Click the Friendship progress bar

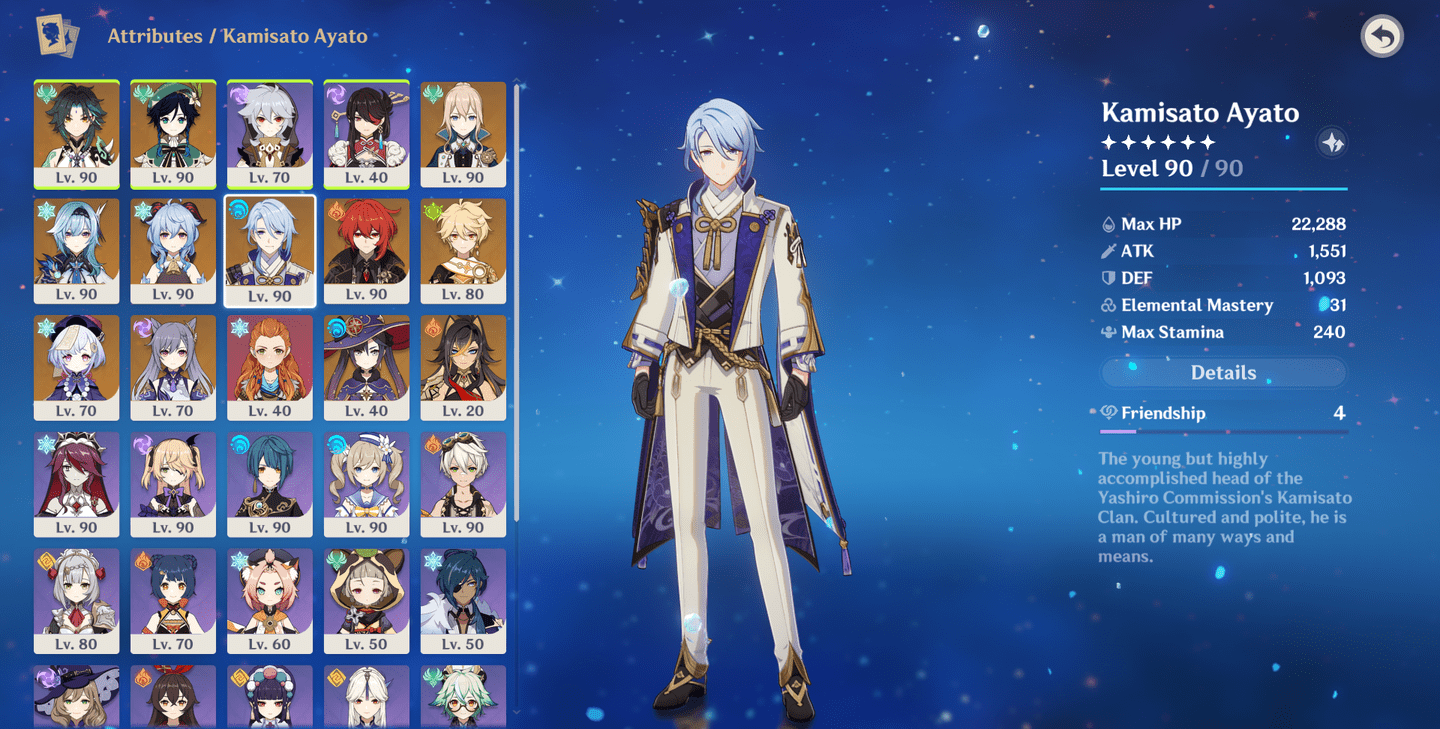coord(1222,431)
